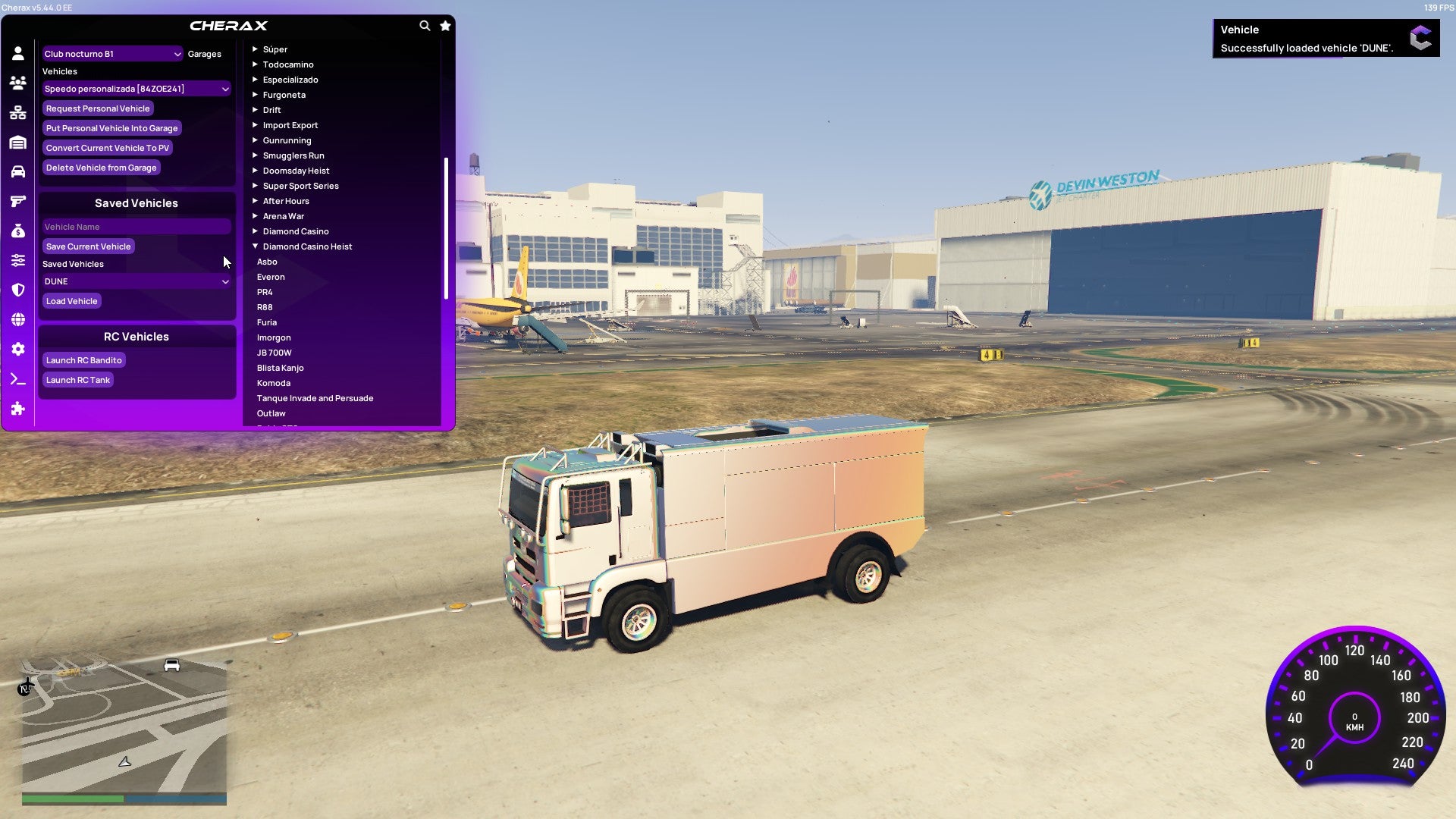Open the network/session icon in sidebar
The height and width of the screenshot is (819, 1456).
coord(17,112)
